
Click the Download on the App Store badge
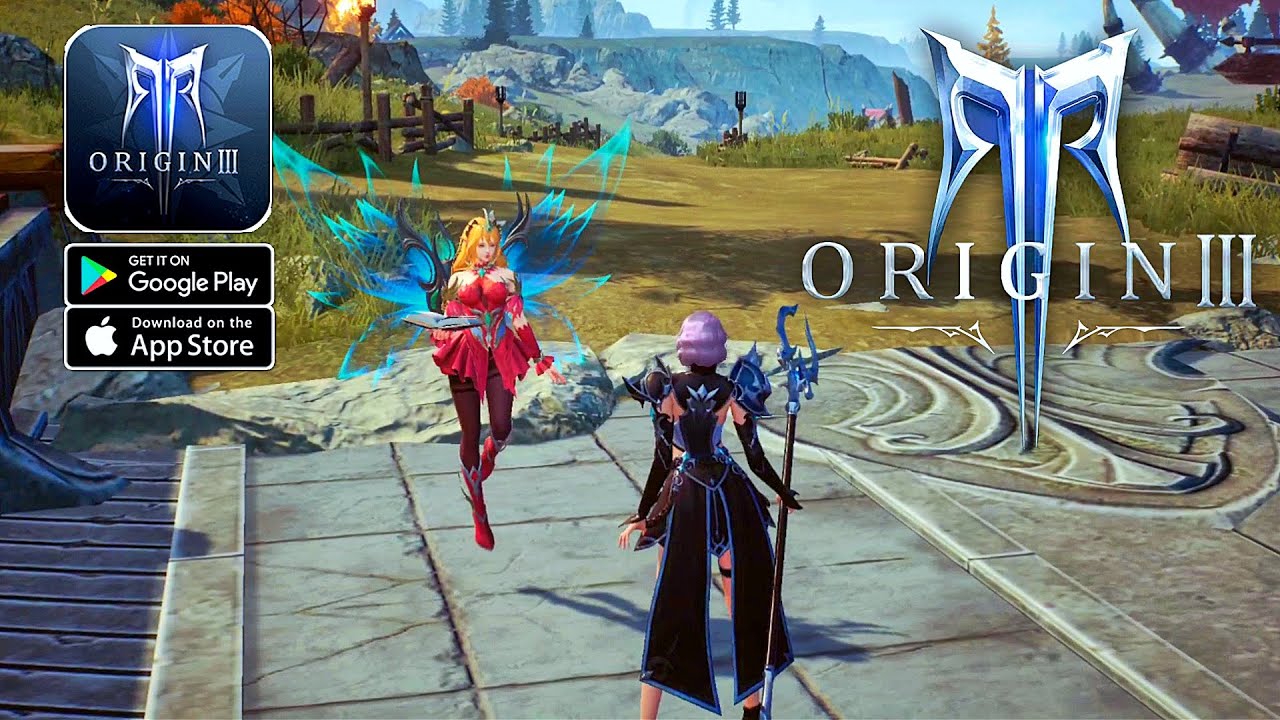click(x=168, y=338)
